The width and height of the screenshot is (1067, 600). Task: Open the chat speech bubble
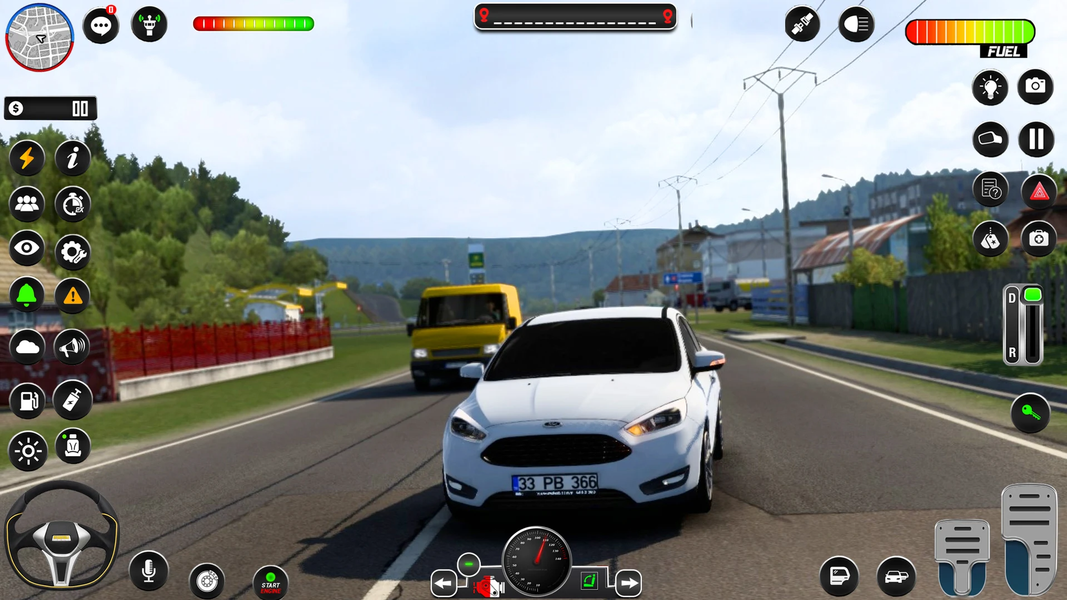pyautogui.click(x=100, y=26)
